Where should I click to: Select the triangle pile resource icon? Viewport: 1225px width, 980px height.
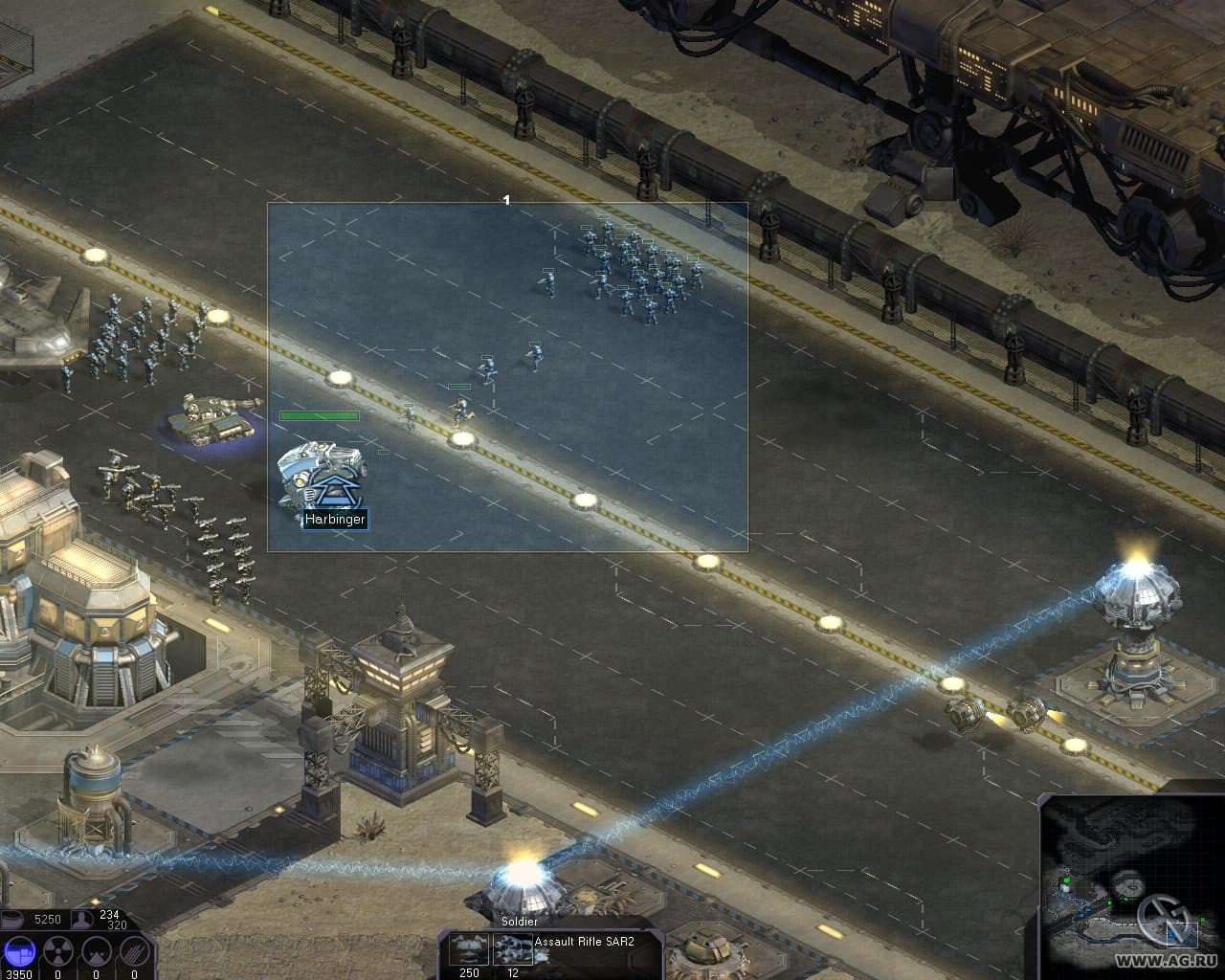[x=96, y=951]
